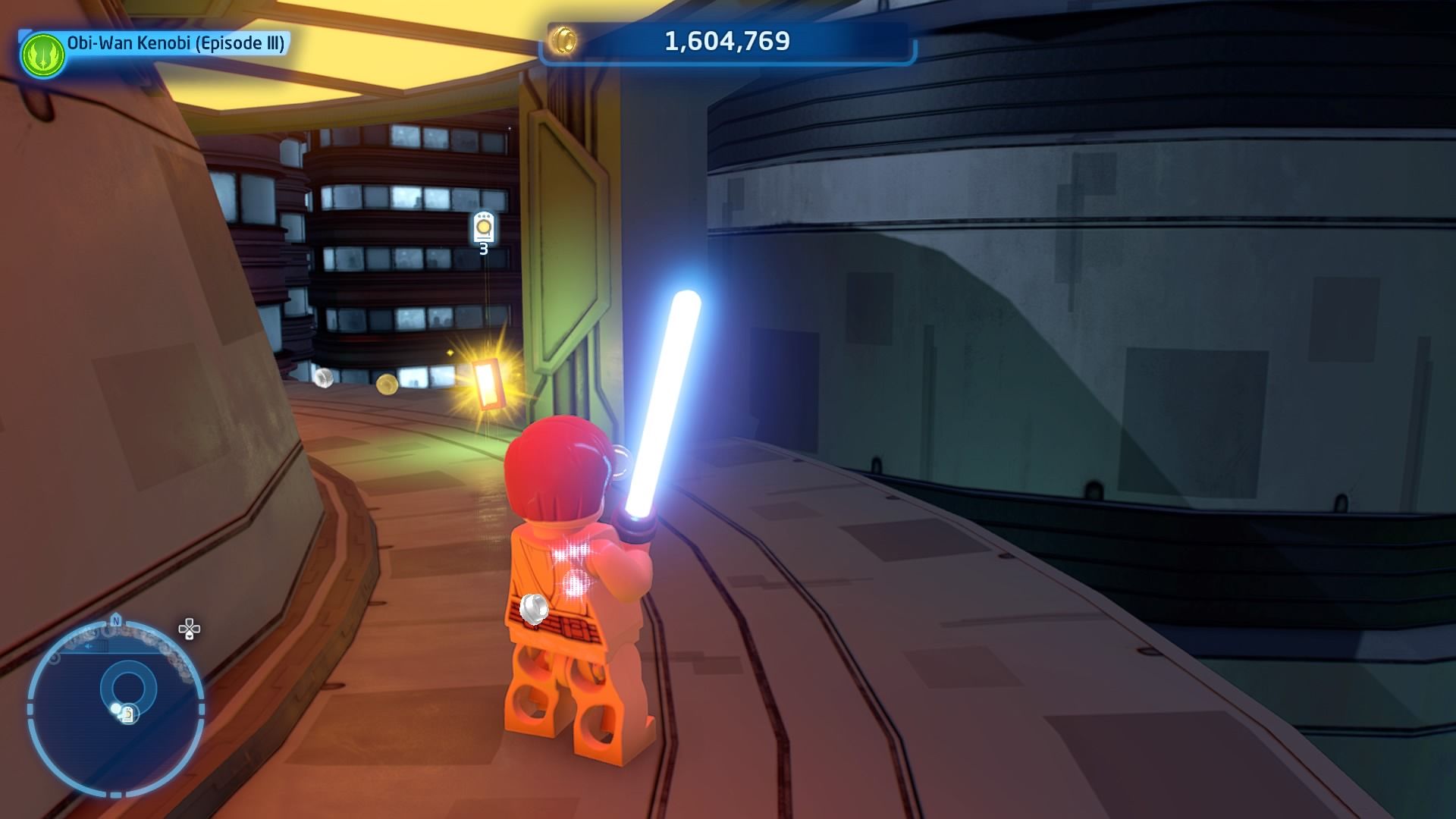
Task: Click the small speaker icon inside the minimap
Action: (x=89, y=646)
